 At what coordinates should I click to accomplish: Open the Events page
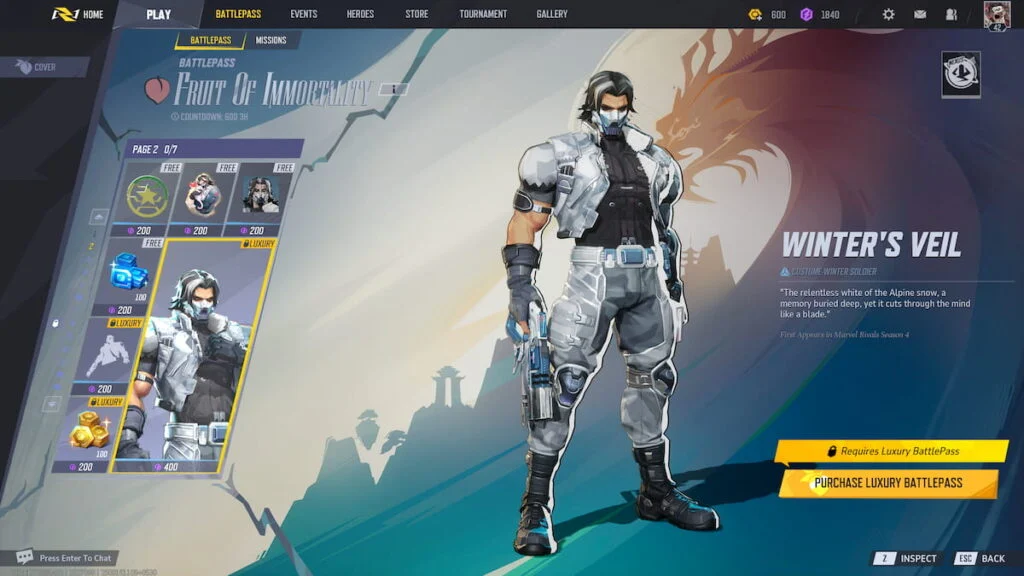click(304, 14)
